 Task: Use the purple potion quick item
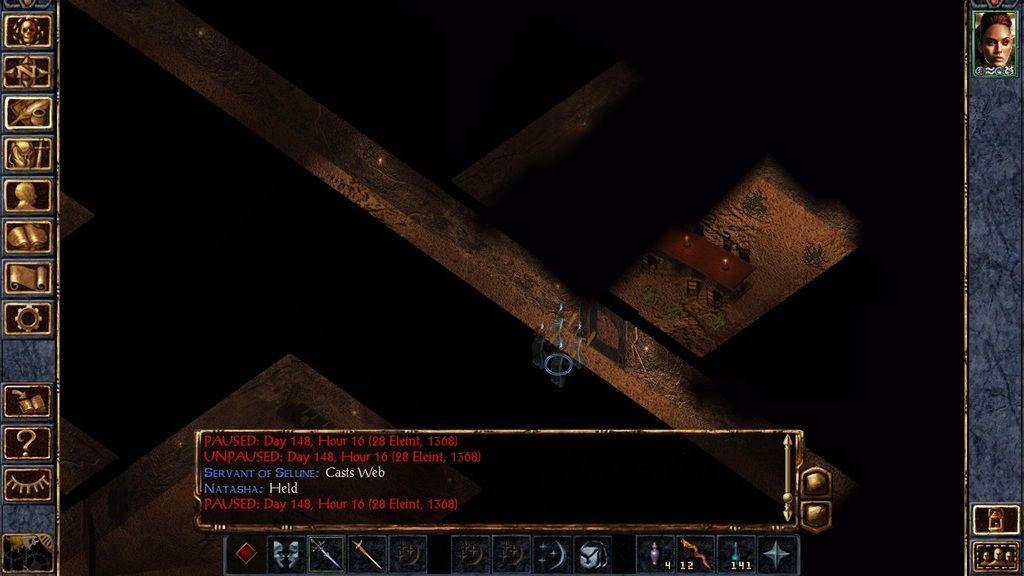click(656, 552)
